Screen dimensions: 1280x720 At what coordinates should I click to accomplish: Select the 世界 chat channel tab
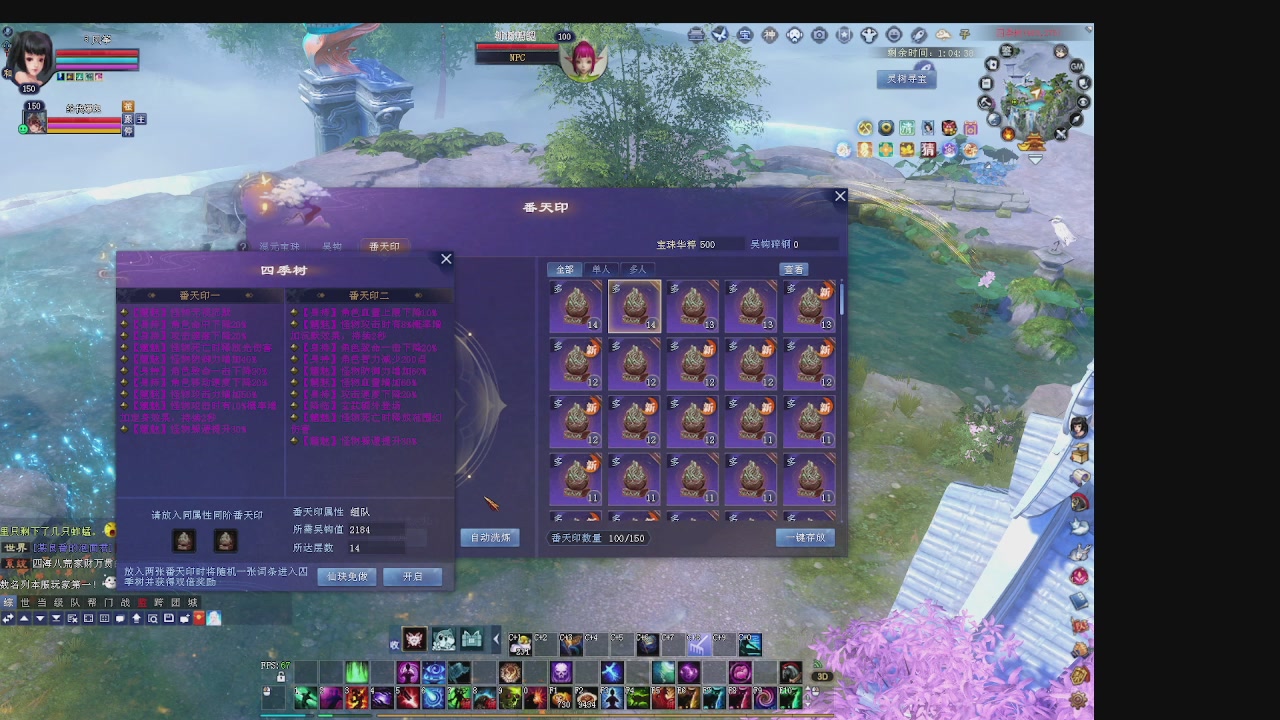[25, 601]
